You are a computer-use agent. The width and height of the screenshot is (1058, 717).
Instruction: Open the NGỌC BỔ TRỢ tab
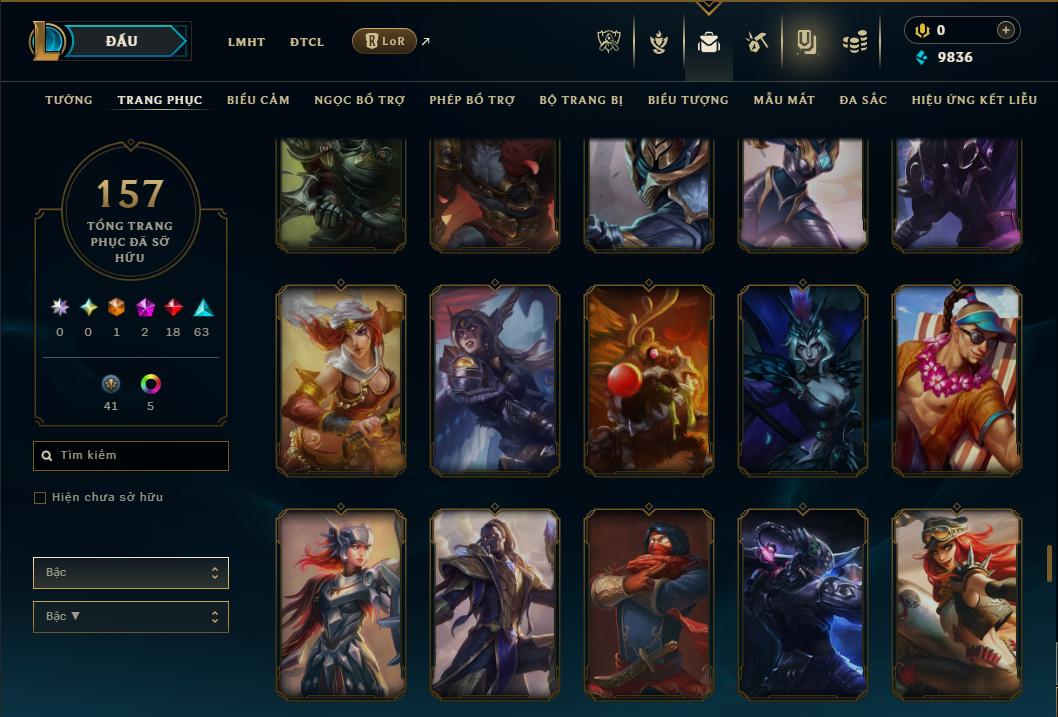pyautogui.click(x=359, y=100)
